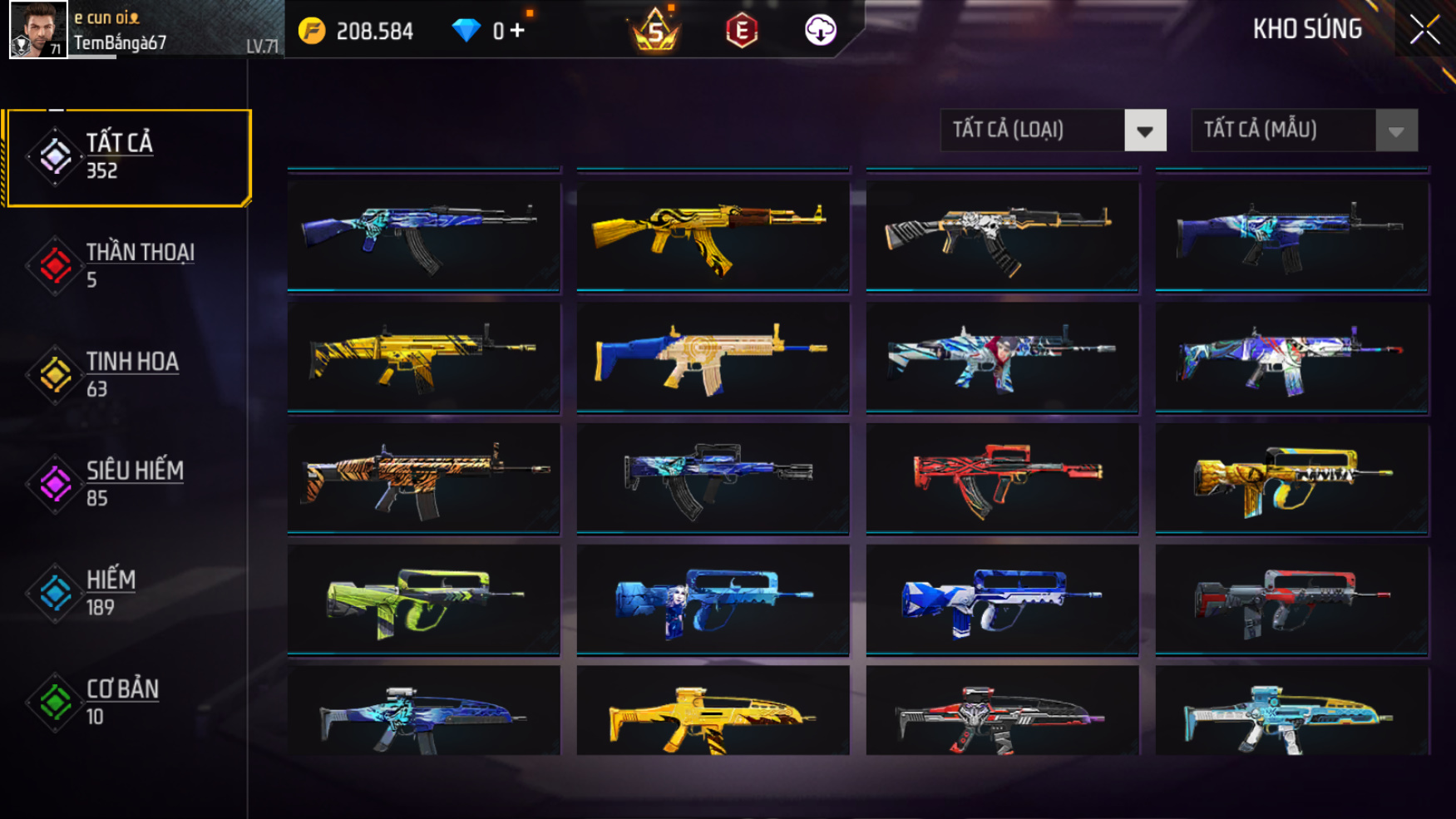Select the Tất Cả category tab
The width and height of the screenshot is (1456, 819).
coord(127,157)
